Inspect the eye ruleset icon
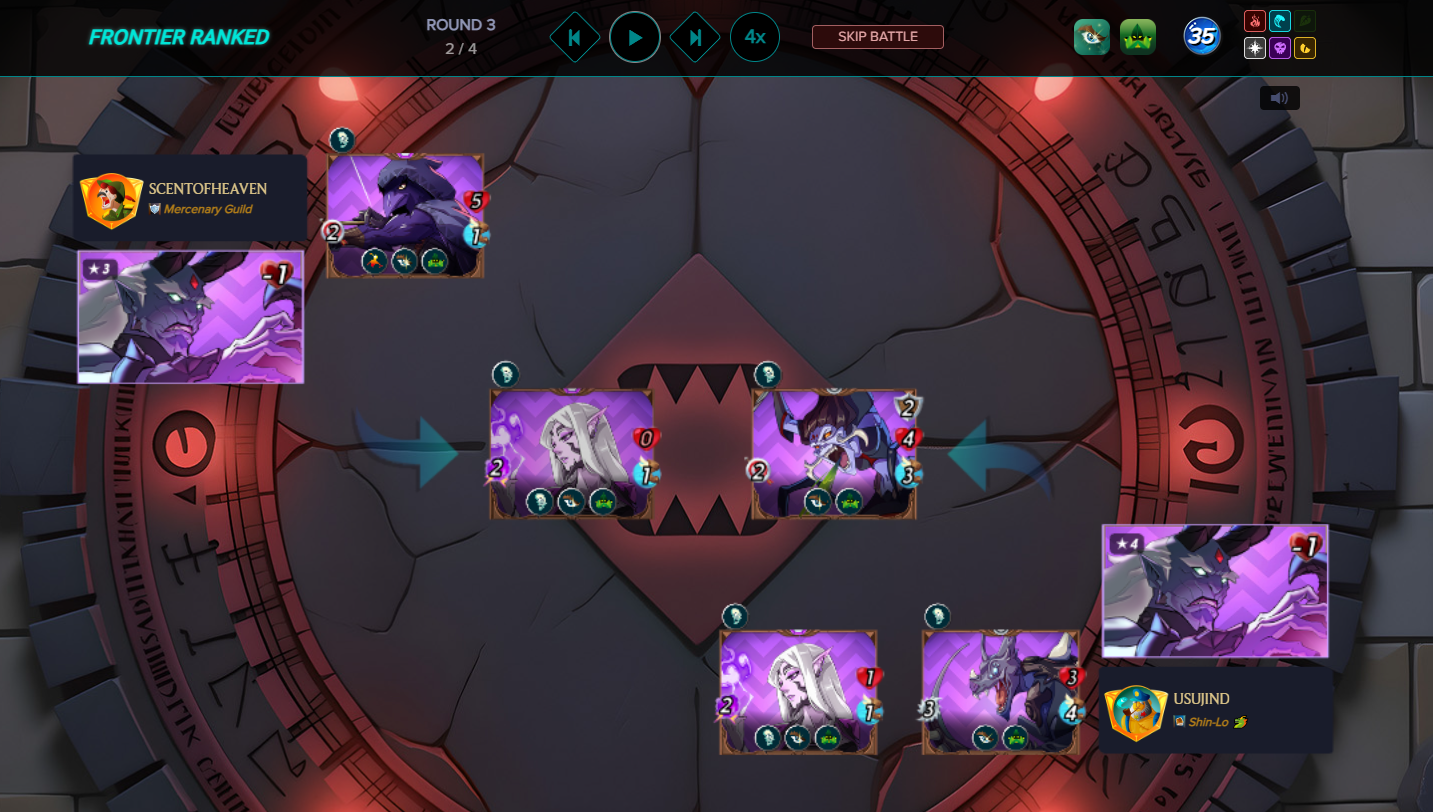This screenshot has height=812, width=1433. 1091,37
